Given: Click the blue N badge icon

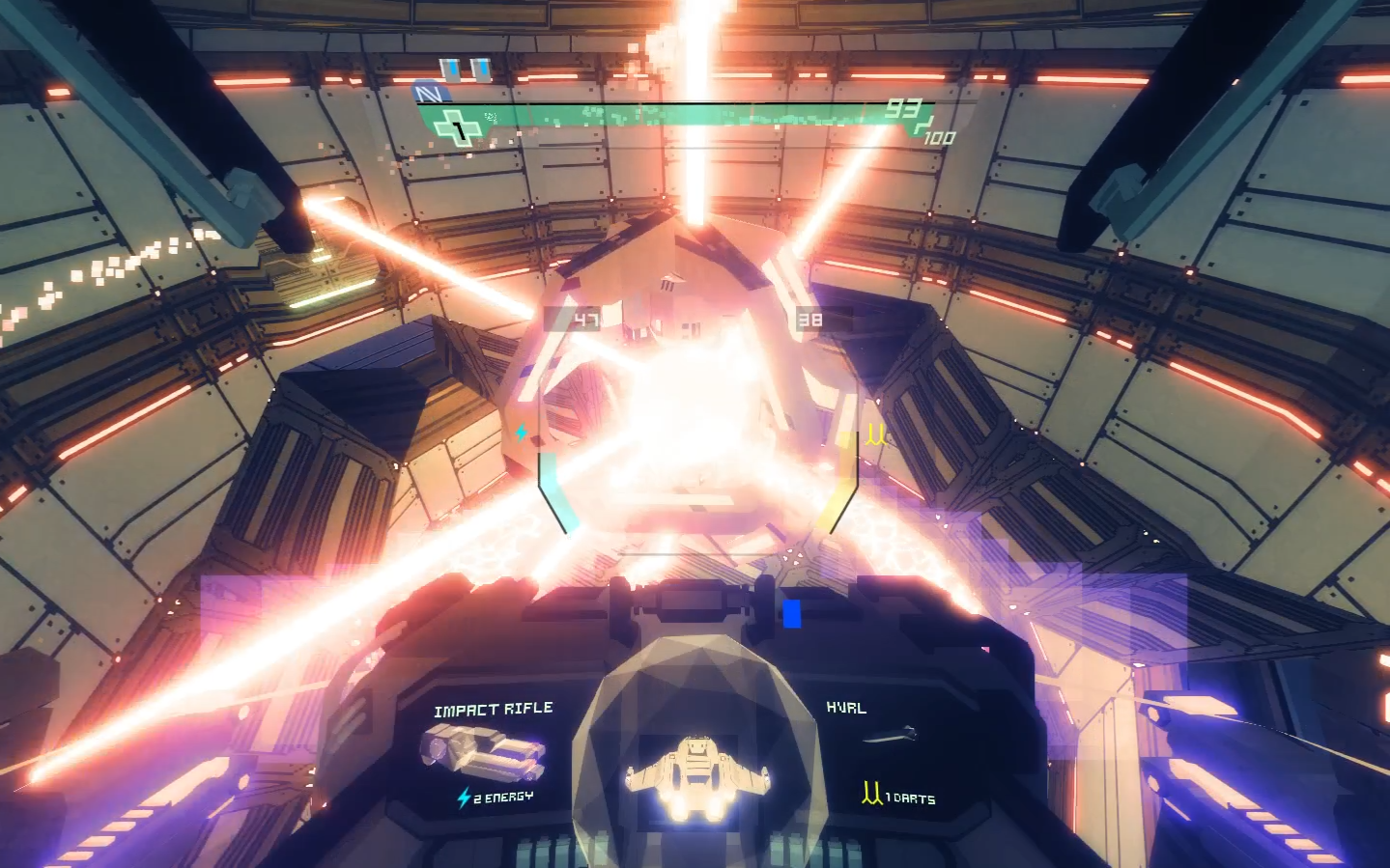Looking at the screenshot, I should [x=429, y=94].
